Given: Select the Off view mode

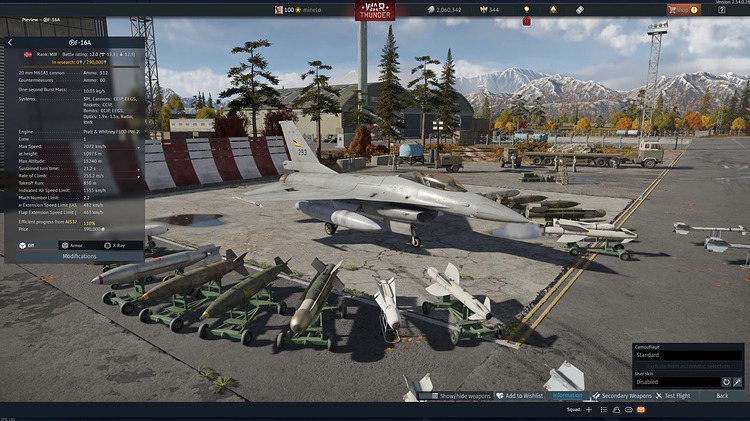Looking at the screenshot, I should pyautogui.click(x=27, y=244).
